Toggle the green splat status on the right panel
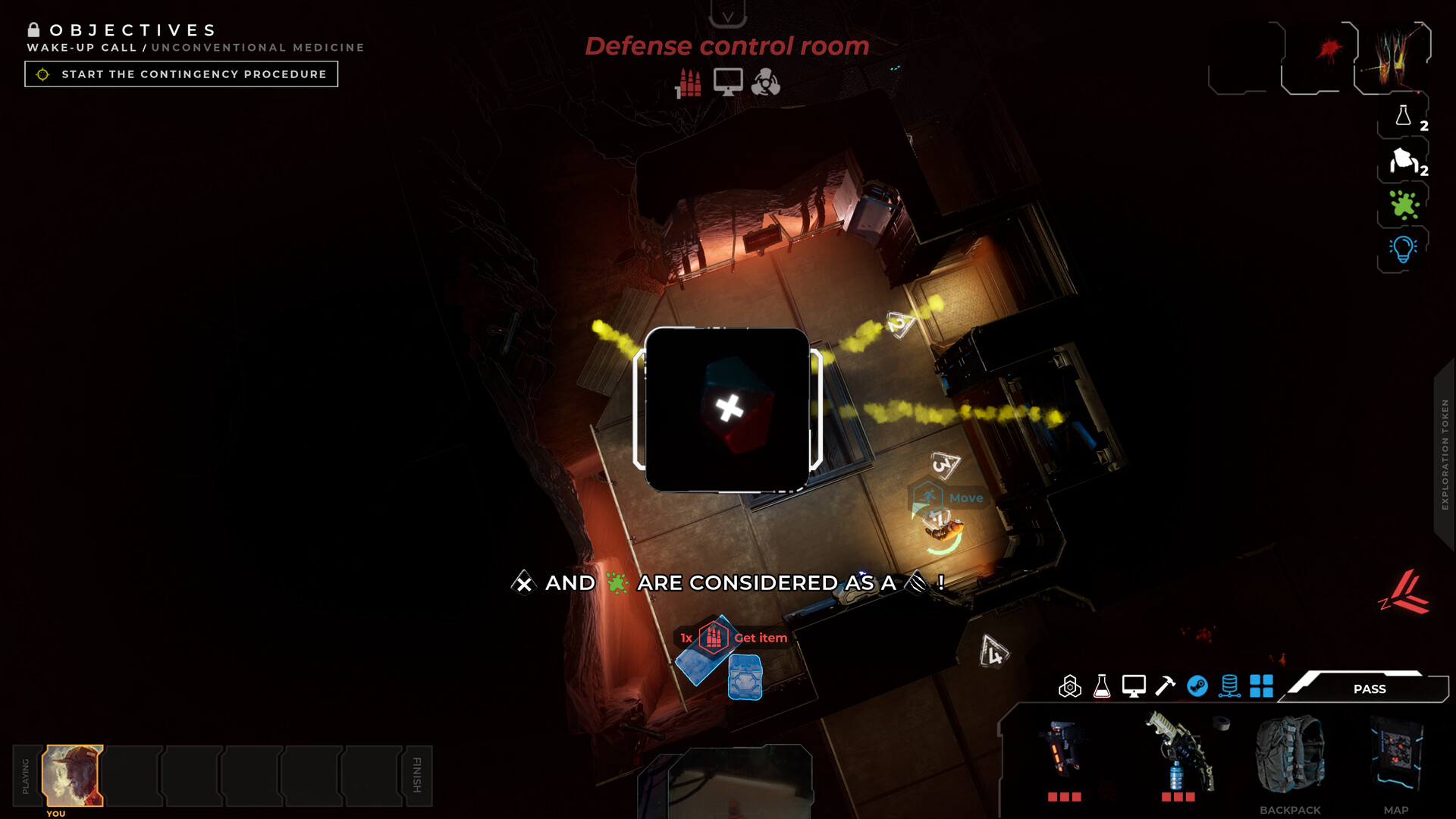This screenshot has height=819, width=1456. pyautogui.click(x=1403, y=206)
